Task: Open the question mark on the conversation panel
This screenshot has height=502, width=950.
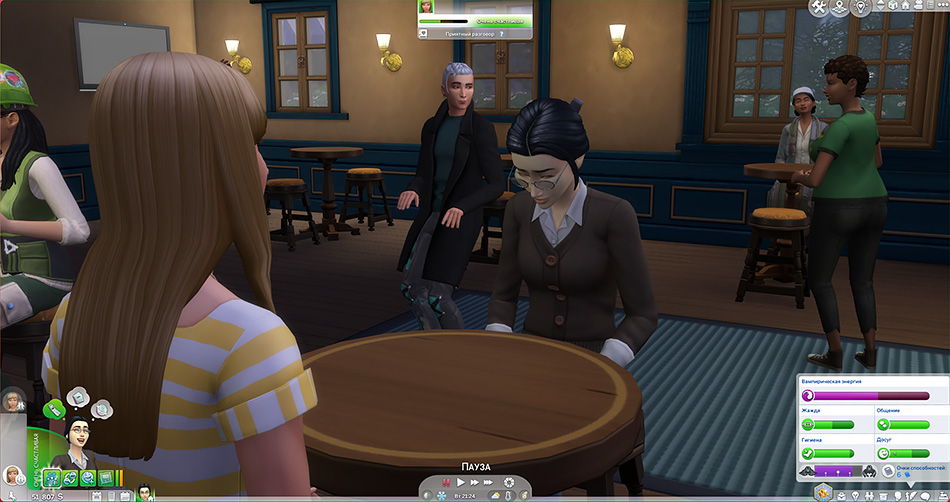Action: [500, 33]
